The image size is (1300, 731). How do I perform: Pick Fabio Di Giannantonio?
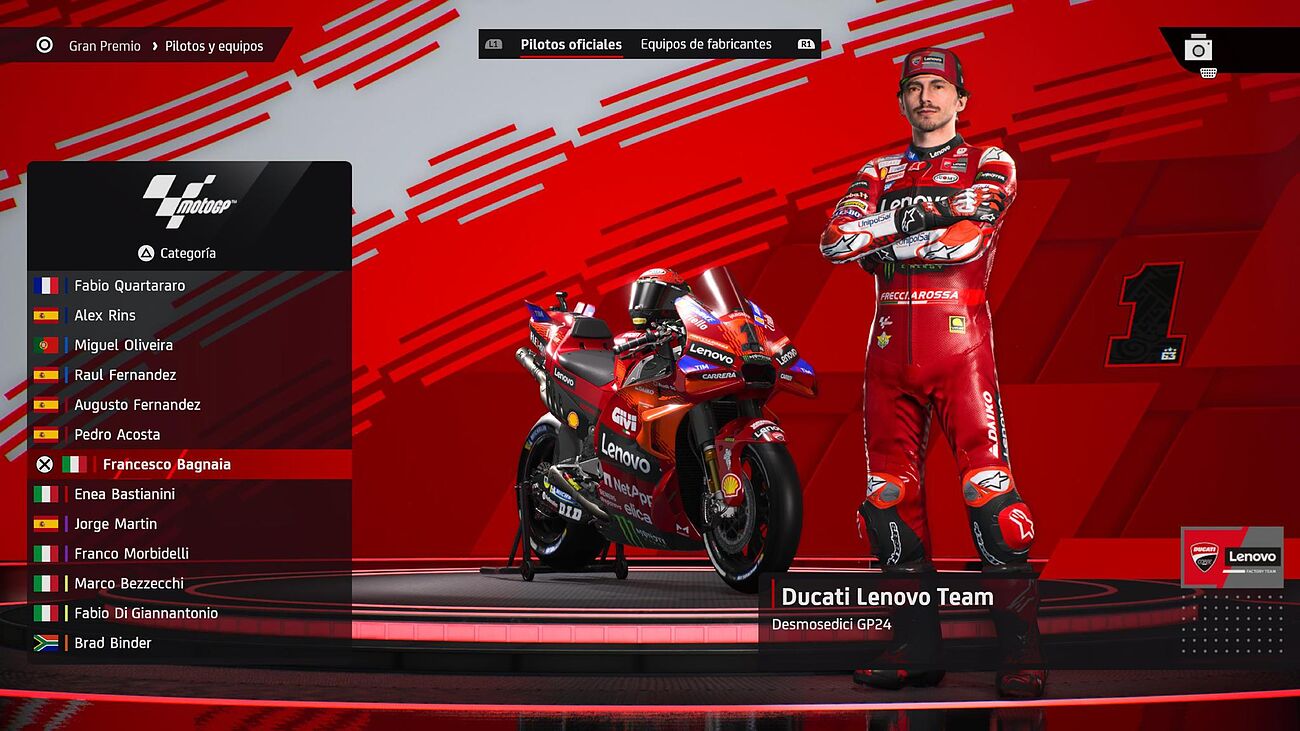pos(146,614)
